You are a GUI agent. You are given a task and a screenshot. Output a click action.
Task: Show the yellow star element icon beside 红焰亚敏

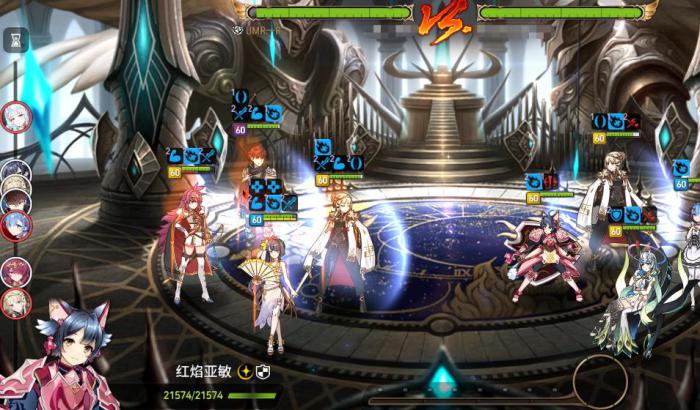245,371
